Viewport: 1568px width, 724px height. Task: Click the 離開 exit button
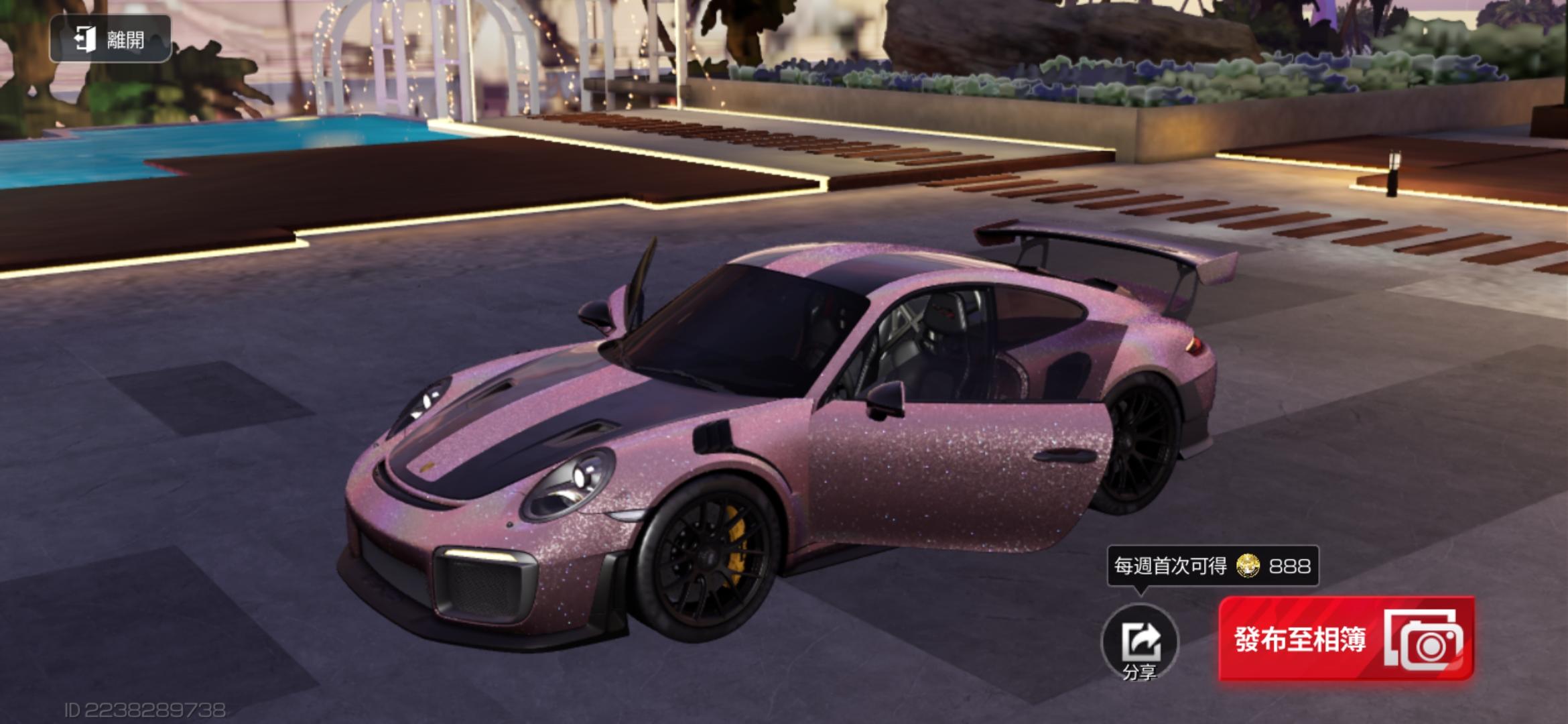coord(111,40)
